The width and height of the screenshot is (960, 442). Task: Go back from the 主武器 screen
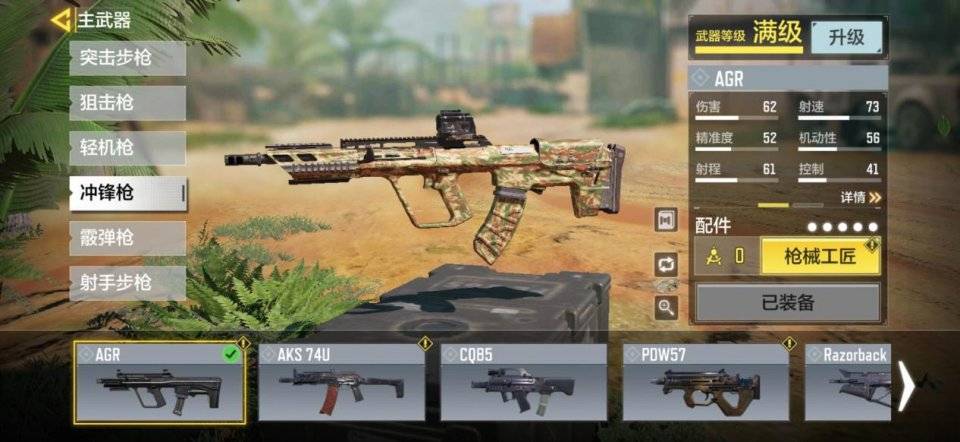point(62,19)
